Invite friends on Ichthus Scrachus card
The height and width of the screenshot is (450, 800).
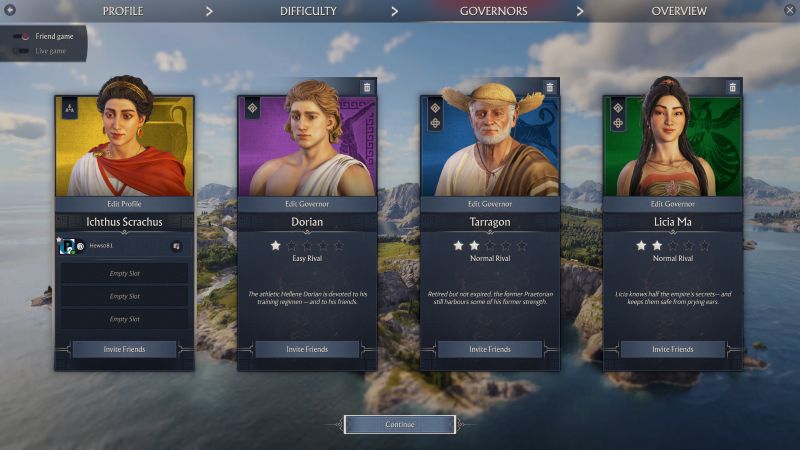click(124, 349)
